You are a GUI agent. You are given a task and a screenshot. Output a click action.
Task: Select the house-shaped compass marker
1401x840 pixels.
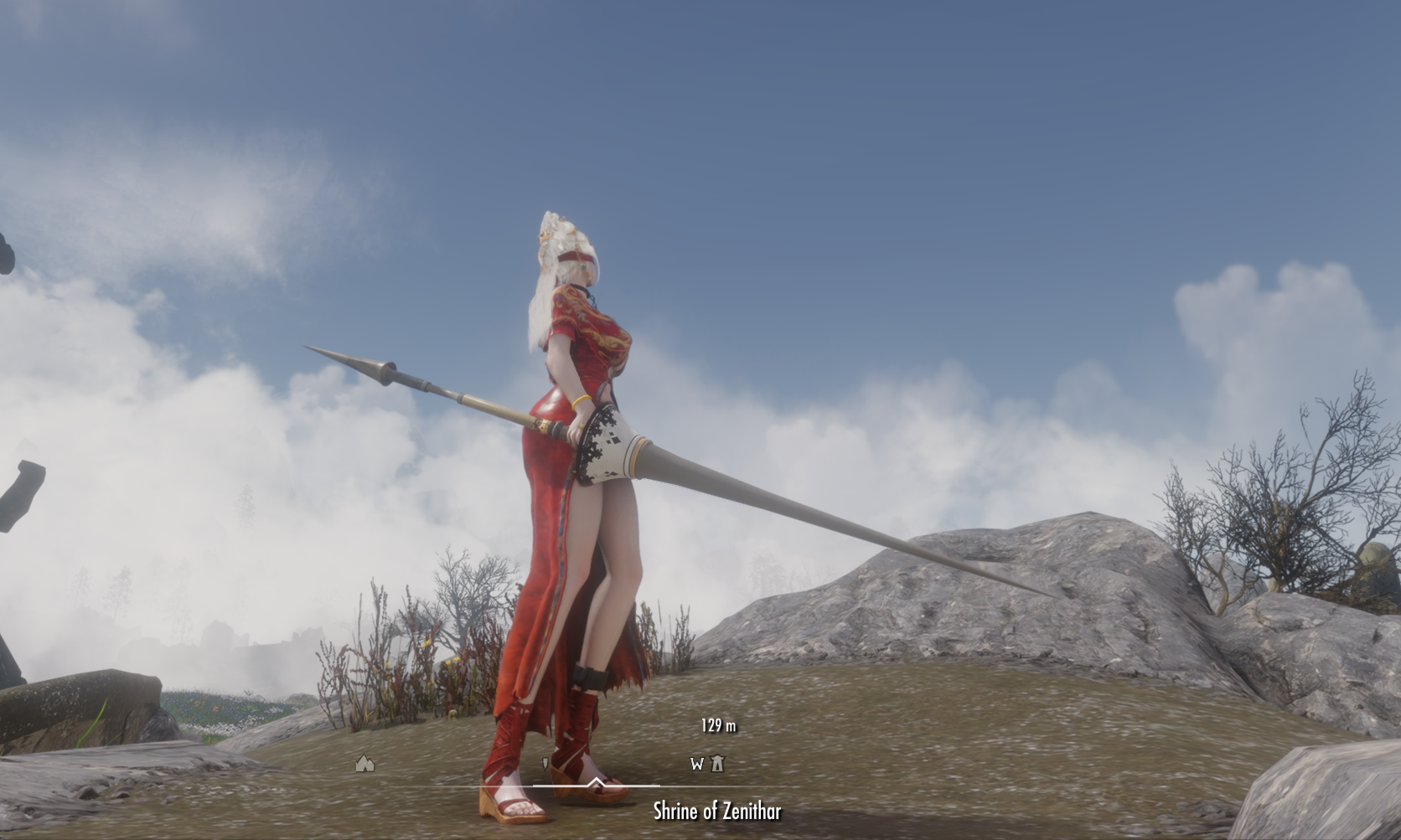[x=364, y=763]
